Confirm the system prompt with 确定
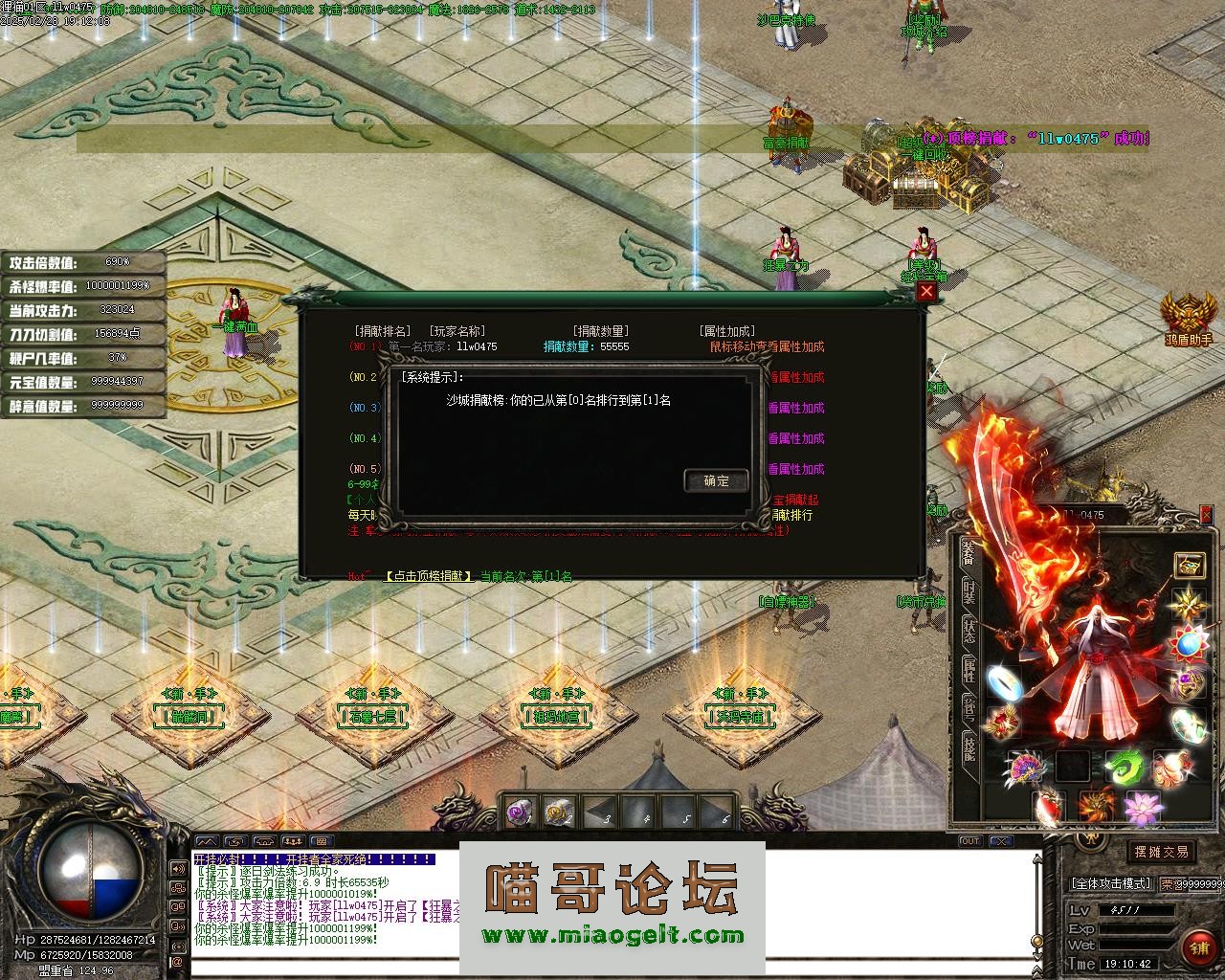1225x980 pixels. pos(716,480)
